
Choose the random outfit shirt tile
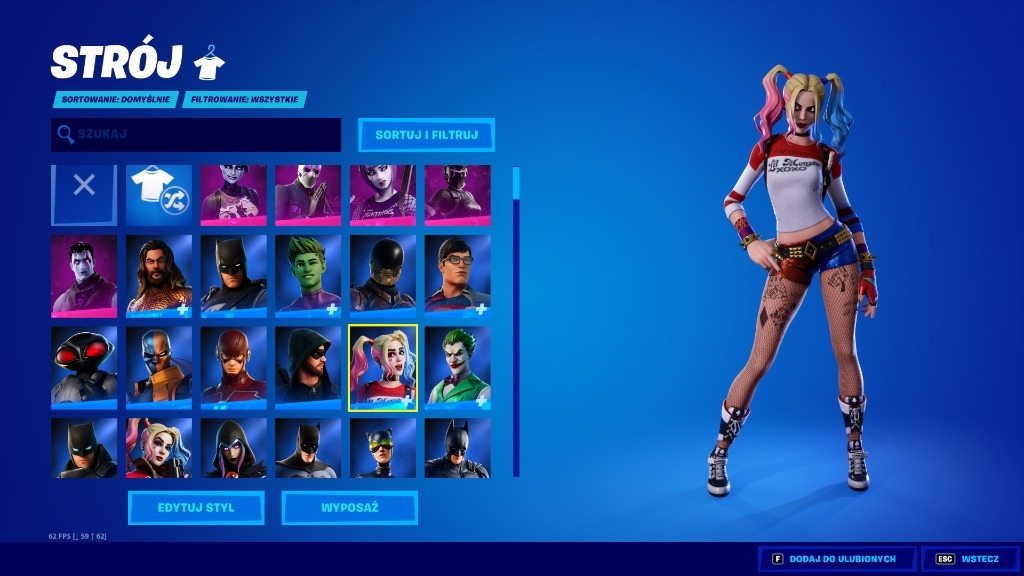[x=159, y=194]
